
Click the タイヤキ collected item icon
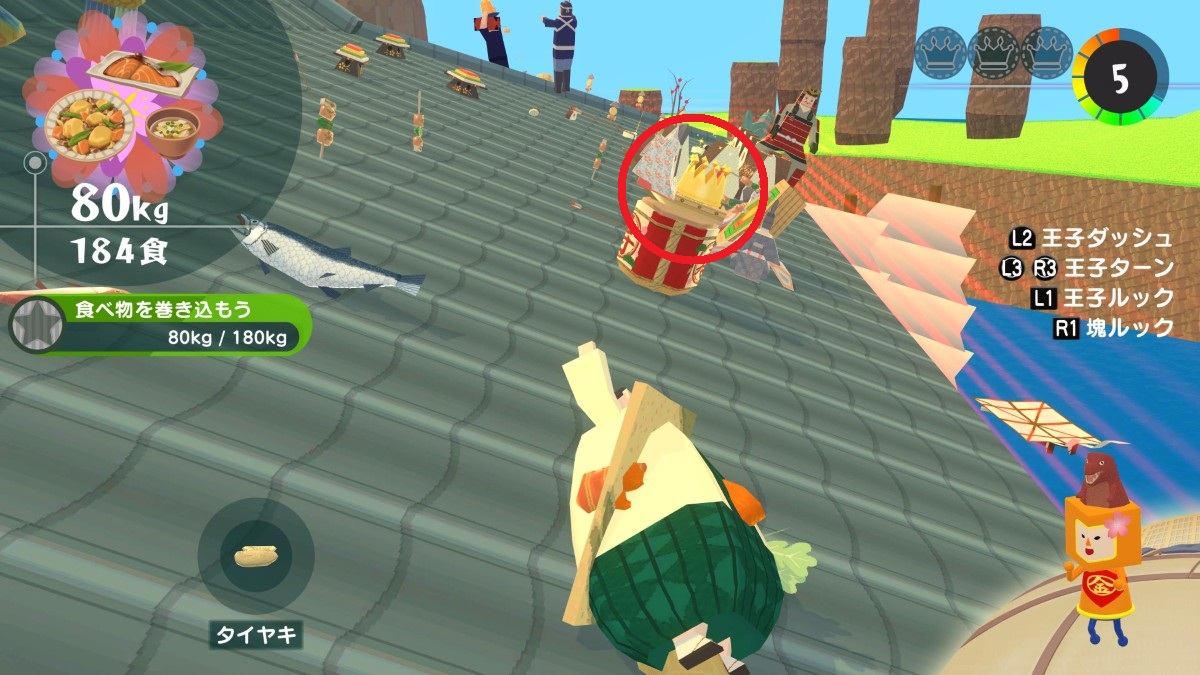(256, 556)
